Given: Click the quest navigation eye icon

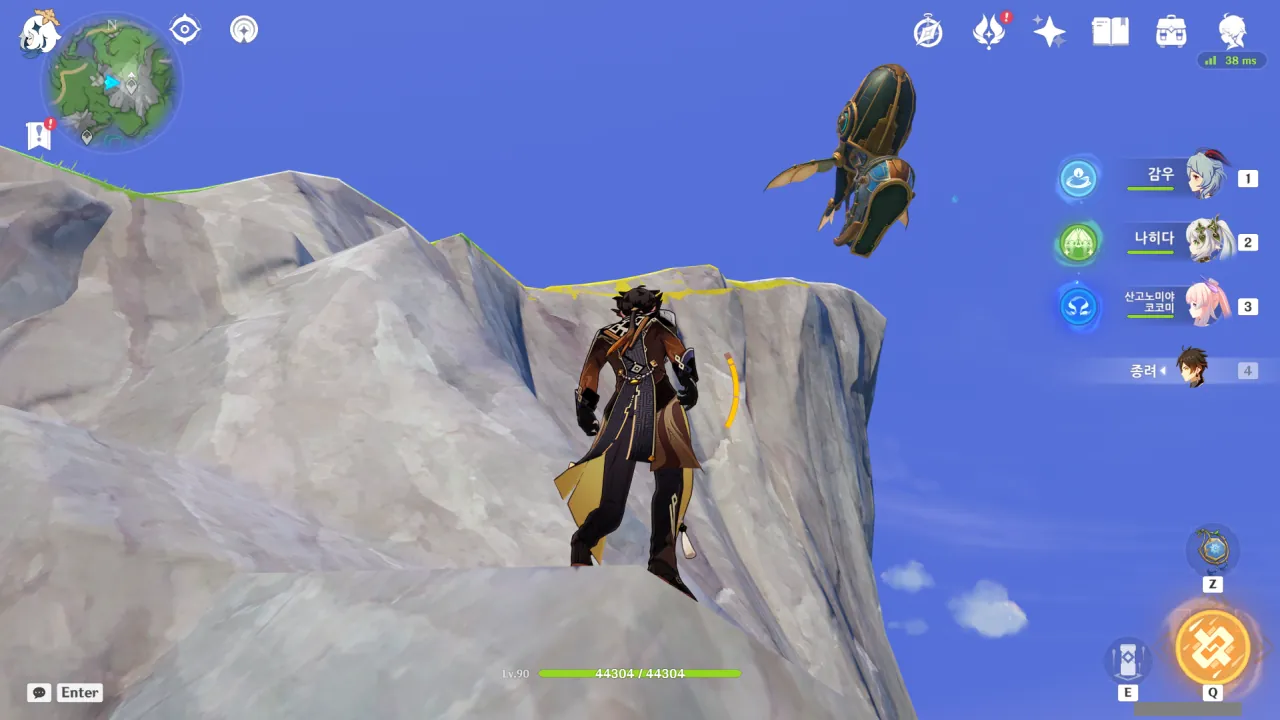Looking at the screenshot, I should (x=185, y=30).
